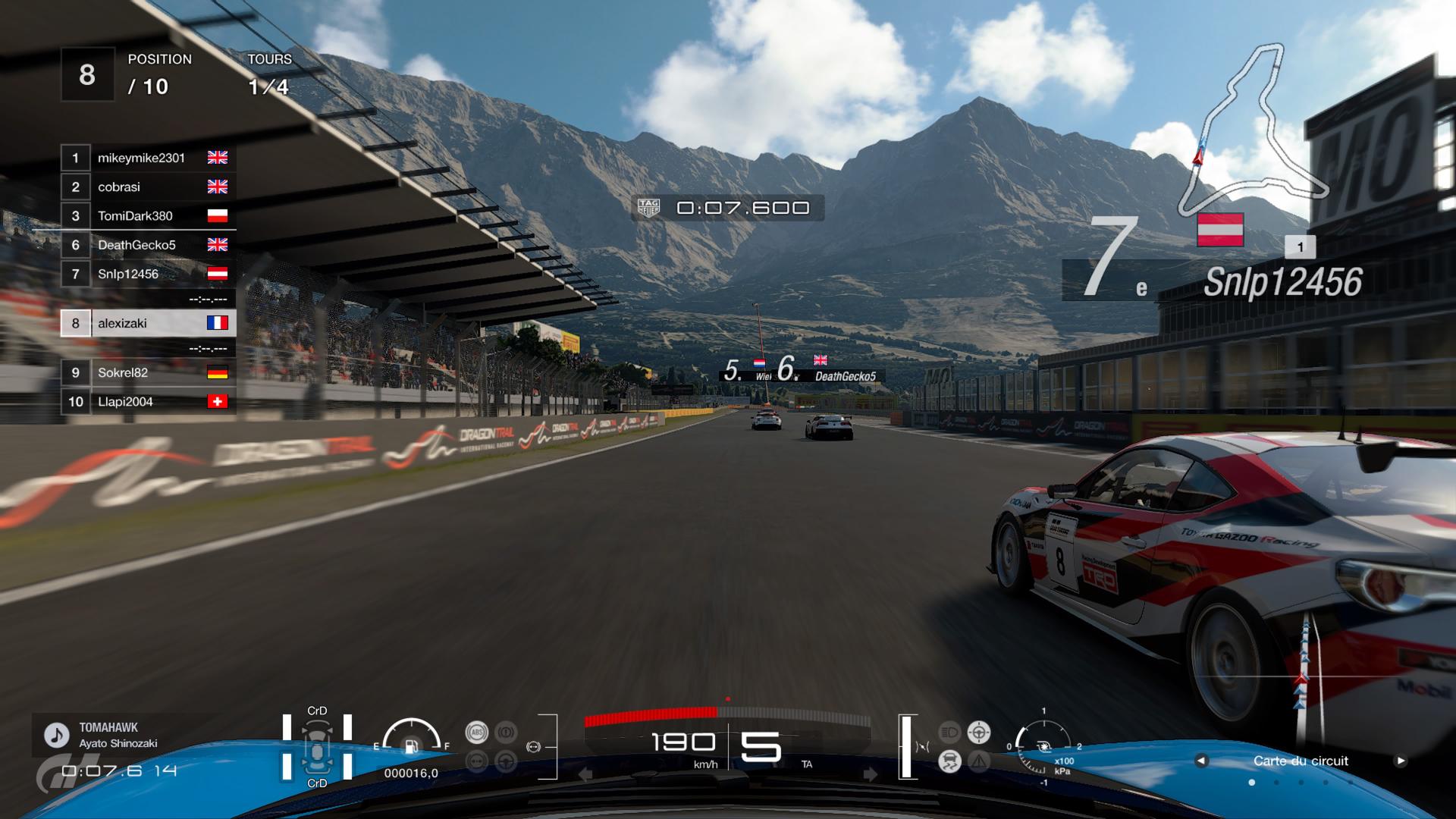Select mikeymike2301 in the leaderboard
The height and width of the screenshot is (819, 1456).
click(x=149, y=158)
